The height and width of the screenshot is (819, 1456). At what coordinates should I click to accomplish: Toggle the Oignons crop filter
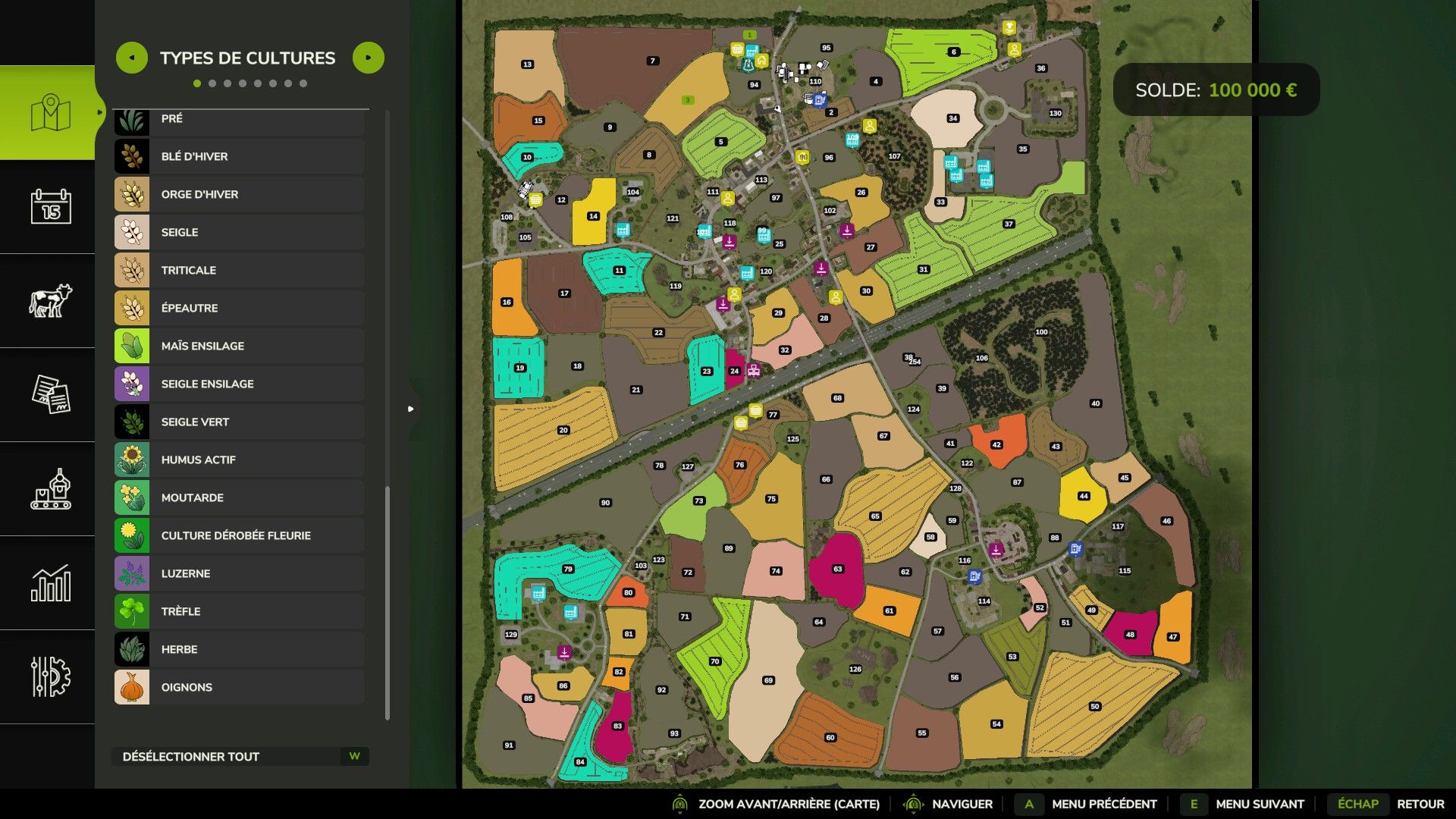pos(239,687)
